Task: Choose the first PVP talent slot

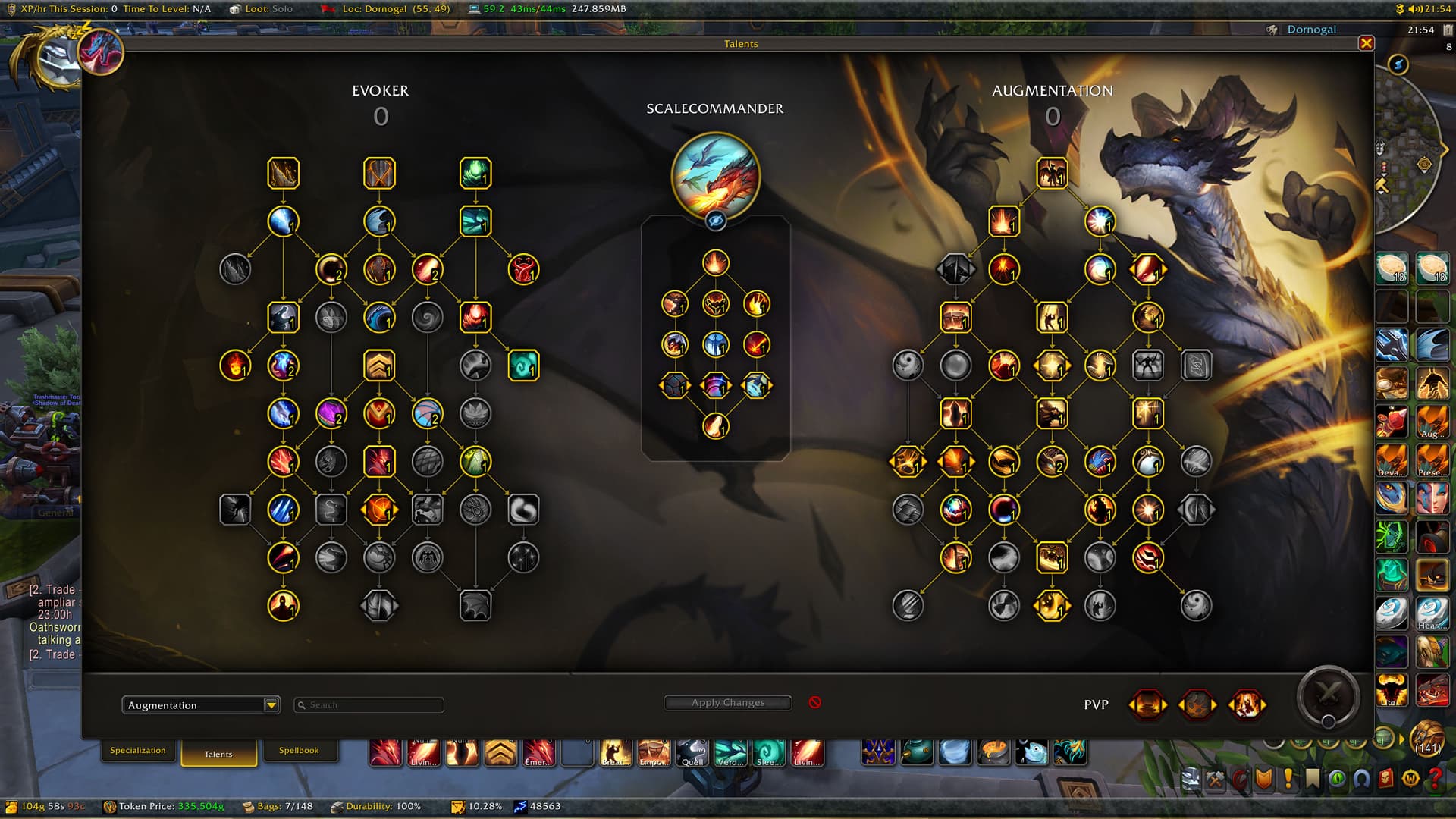Action: click(1147, 705)
